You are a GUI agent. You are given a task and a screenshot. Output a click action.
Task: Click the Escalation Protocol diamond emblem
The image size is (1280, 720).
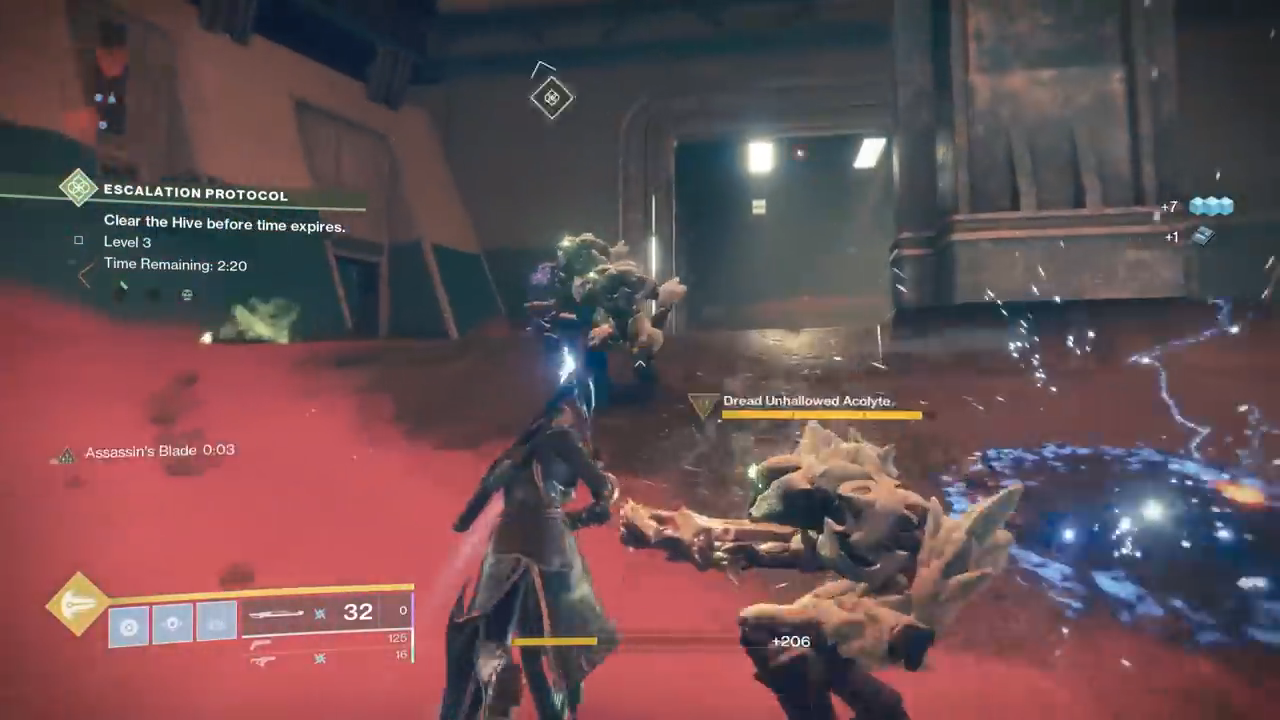click(x=77, y=187)
